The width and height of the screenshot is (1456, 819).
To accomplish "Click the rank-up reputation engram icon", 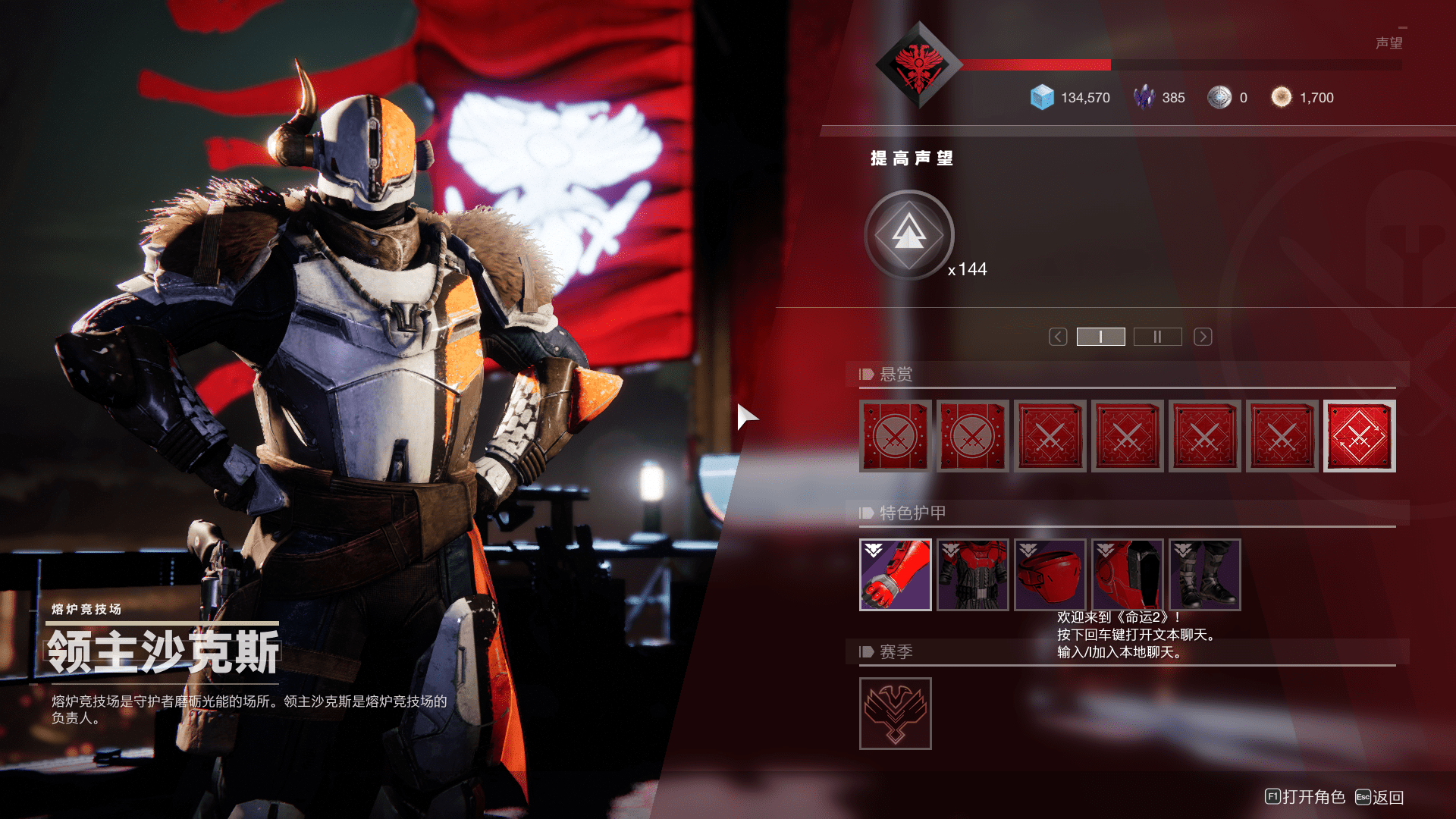I will click(908, 234).
